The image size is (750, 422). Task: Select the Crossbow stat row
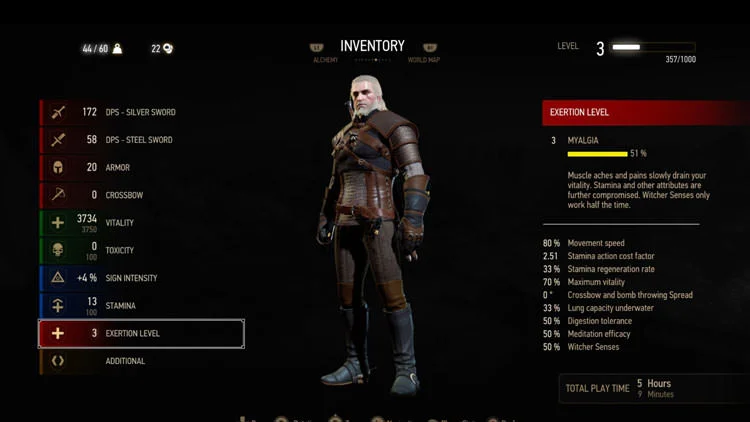point(140,195)
